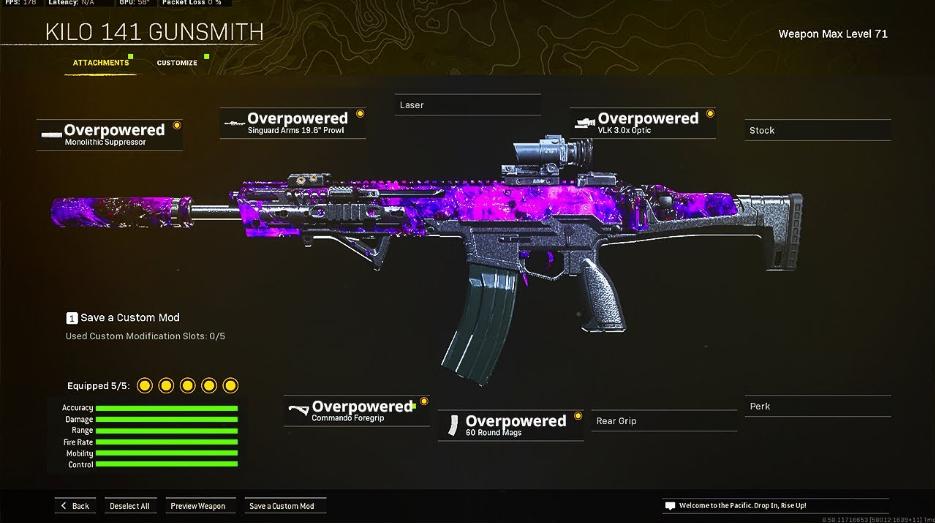The width and height of the screenshot is (935, 524).
Task: Select the VLK 3.0x Optic slot
Action: click(643, 122)
